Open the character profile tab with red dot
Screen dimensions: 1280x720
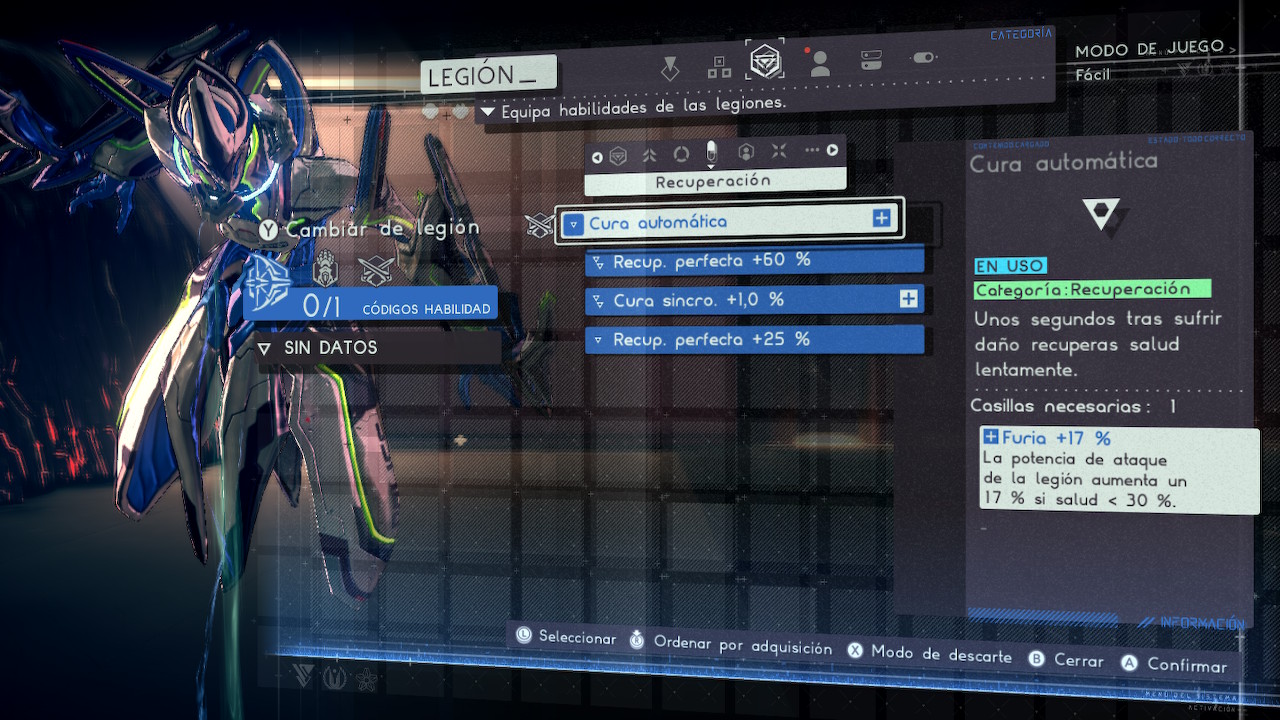click(x=820, y=63)
